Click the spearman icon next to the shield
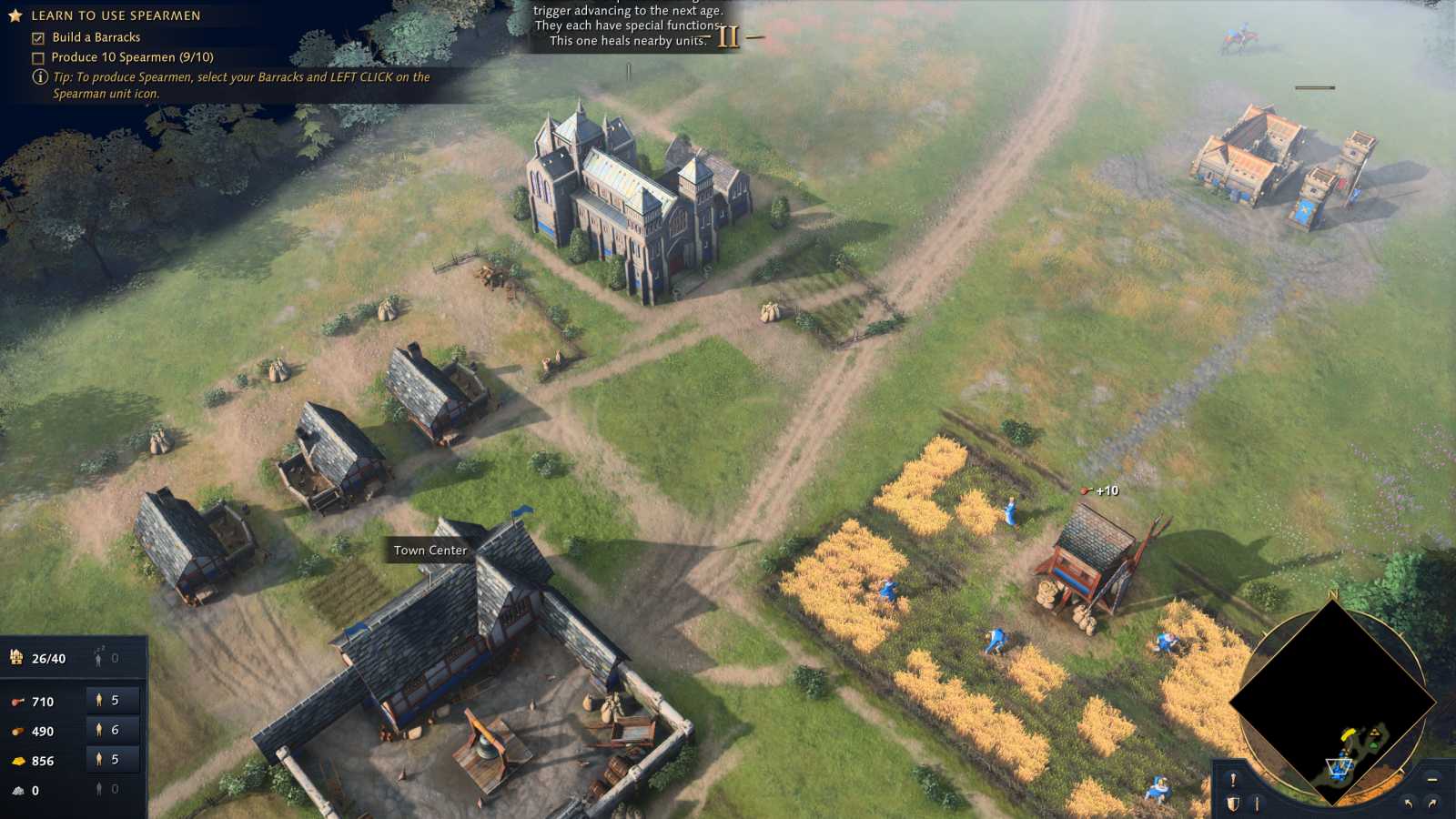The width and height of the screenshot is (1456, 819). tap(1258, 803)
